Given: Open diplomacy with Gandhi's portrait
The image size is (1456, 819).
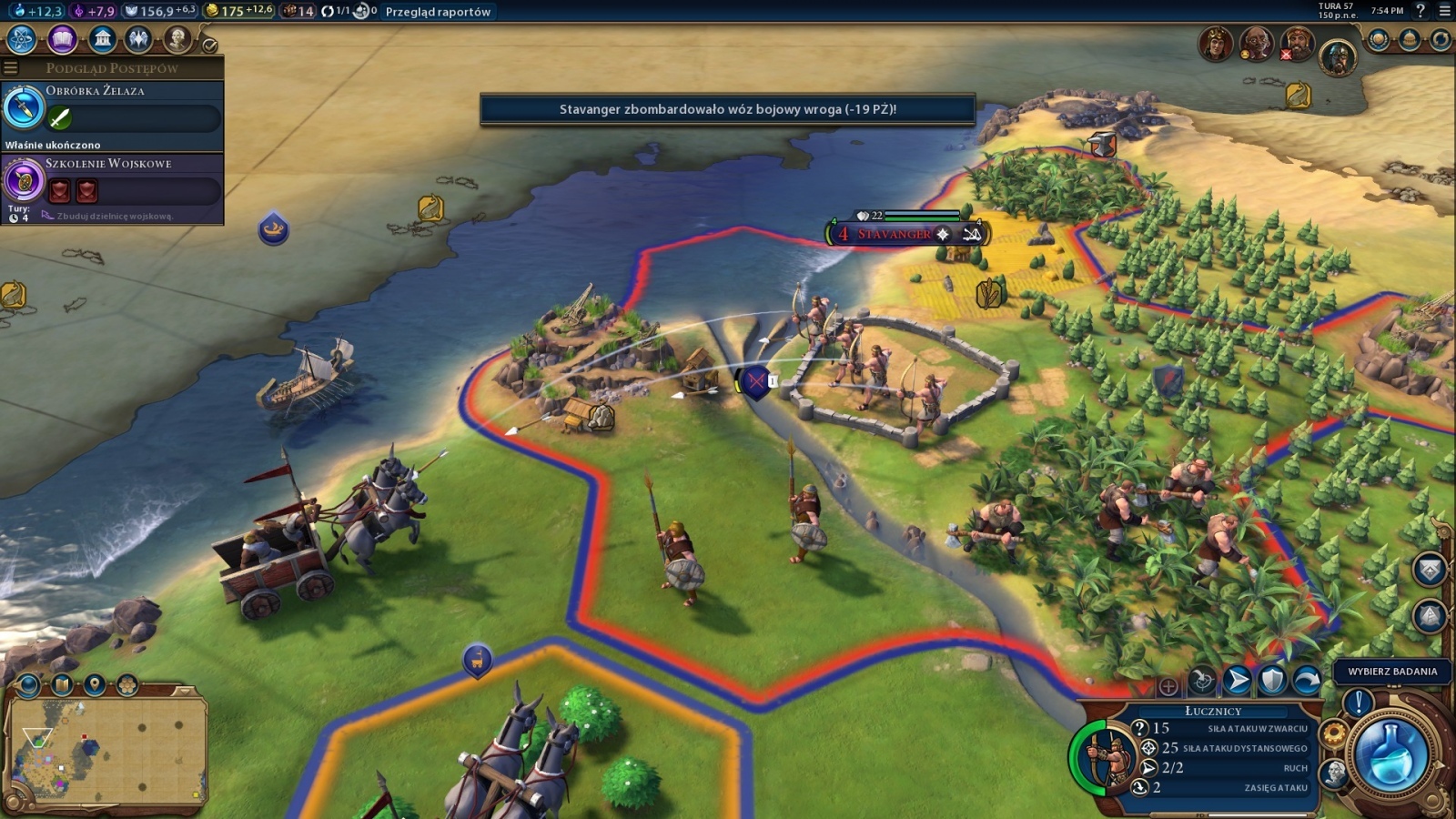Looking at the screenshot, I should tap(1256, 43).
